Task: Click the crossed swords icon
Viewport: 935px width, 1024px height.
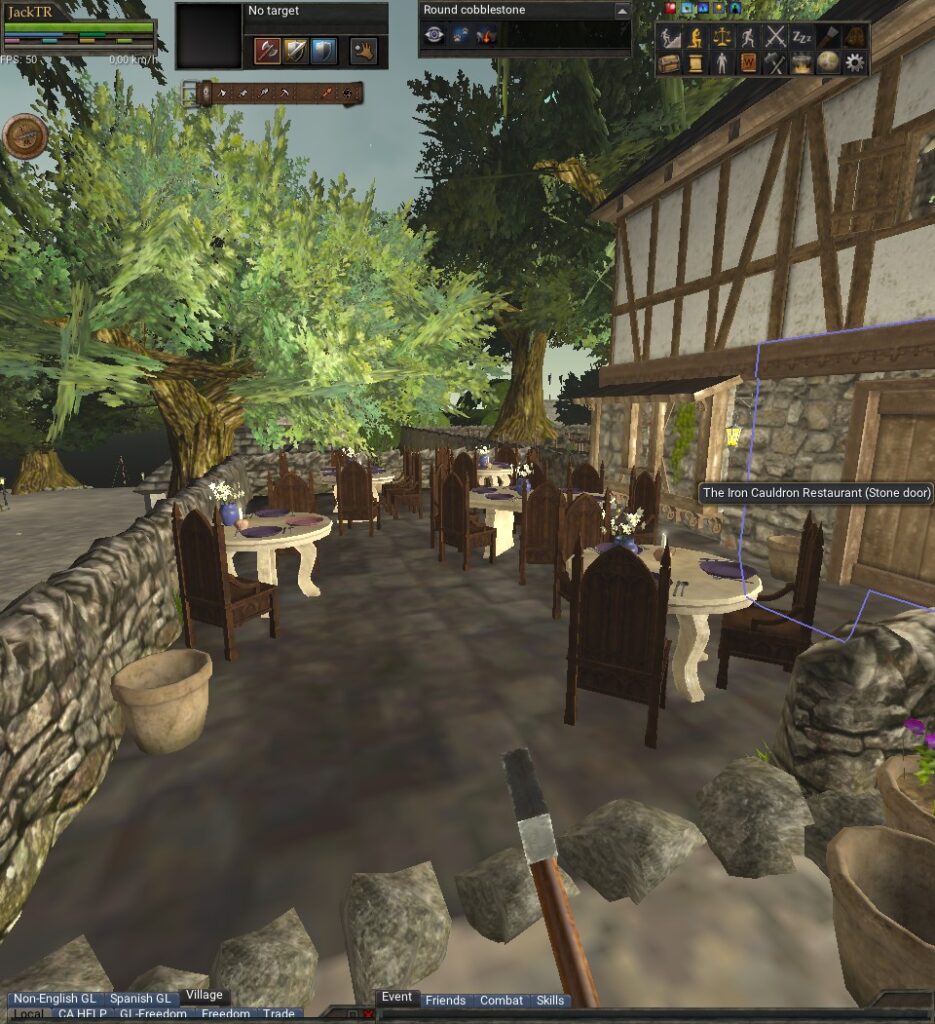Action: click(776, 38)
